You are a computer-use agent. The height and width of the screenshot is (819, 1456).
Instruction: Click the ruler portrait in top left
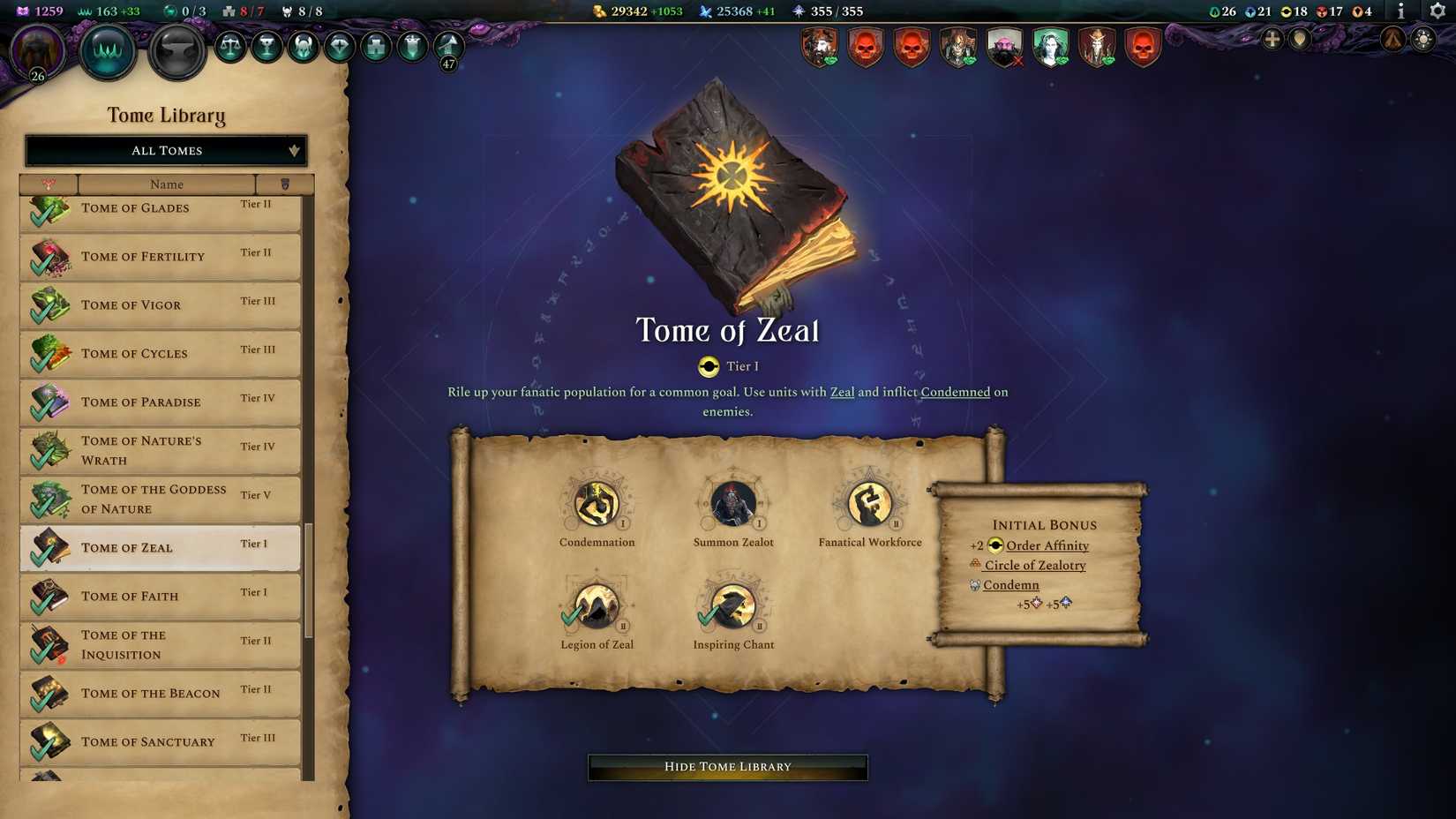pos(35,50)
